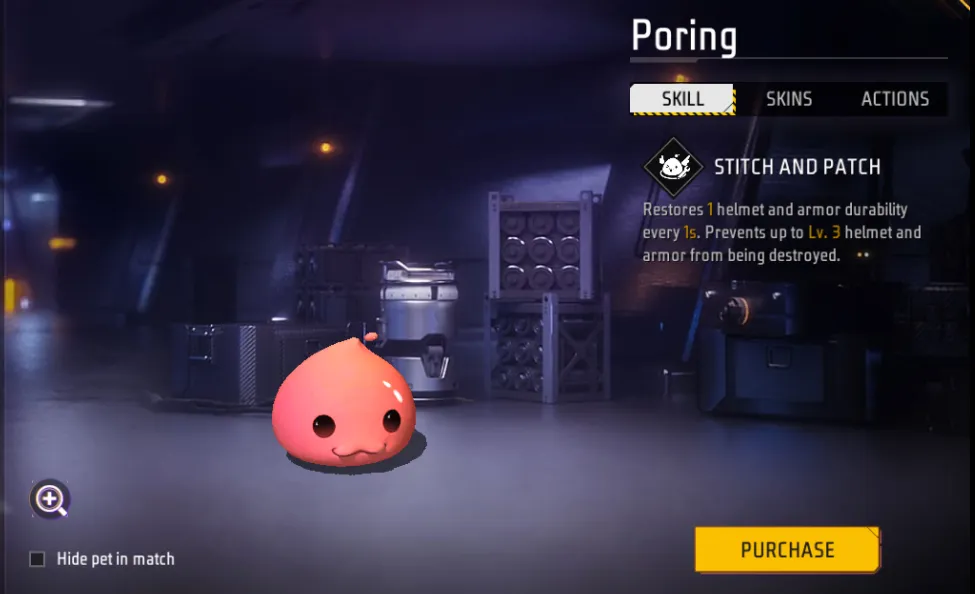Open the Skins tab
The height and width of the screenshot is (594, 975).
(789, 99)
